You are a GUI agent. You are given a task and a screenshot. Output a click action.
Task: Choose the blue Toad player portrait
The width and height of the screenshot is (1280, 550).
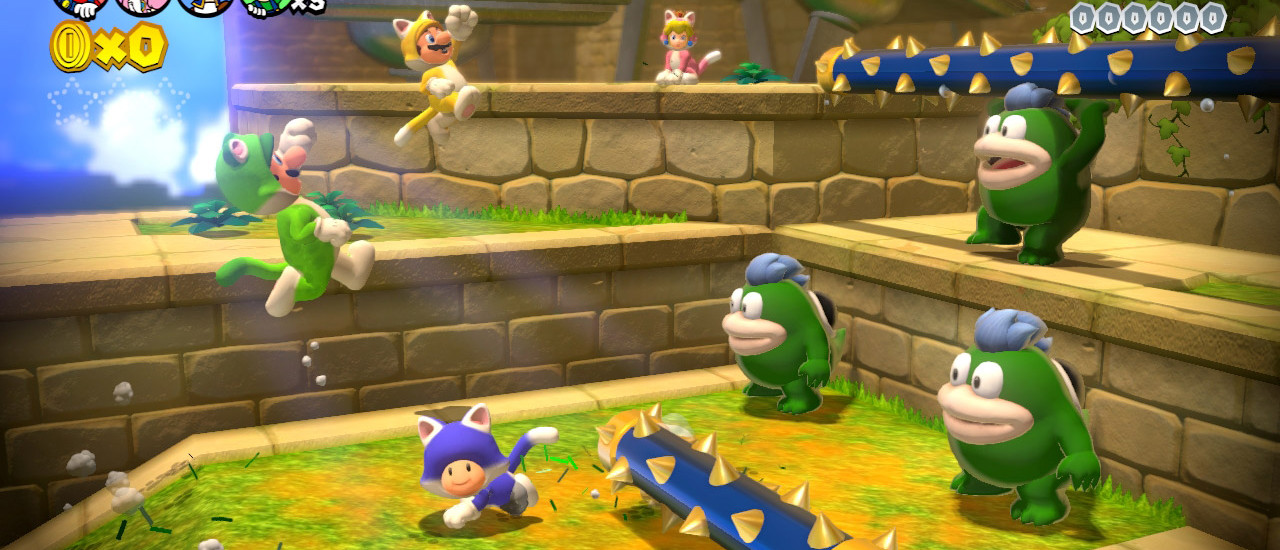point(205,6)
